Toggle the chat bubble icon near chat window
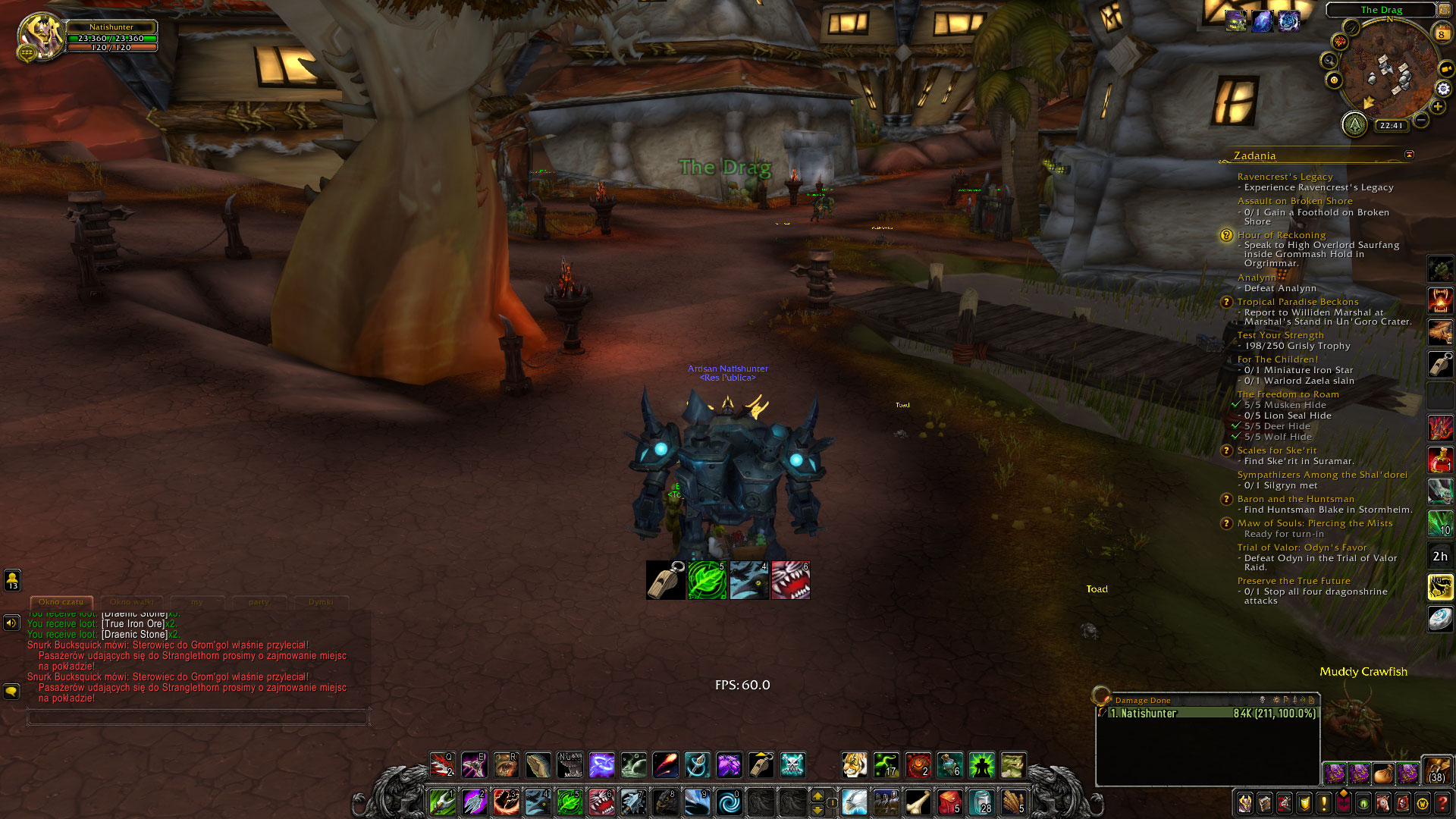Viewport: 1456px width, 819px height. point(11,691)
